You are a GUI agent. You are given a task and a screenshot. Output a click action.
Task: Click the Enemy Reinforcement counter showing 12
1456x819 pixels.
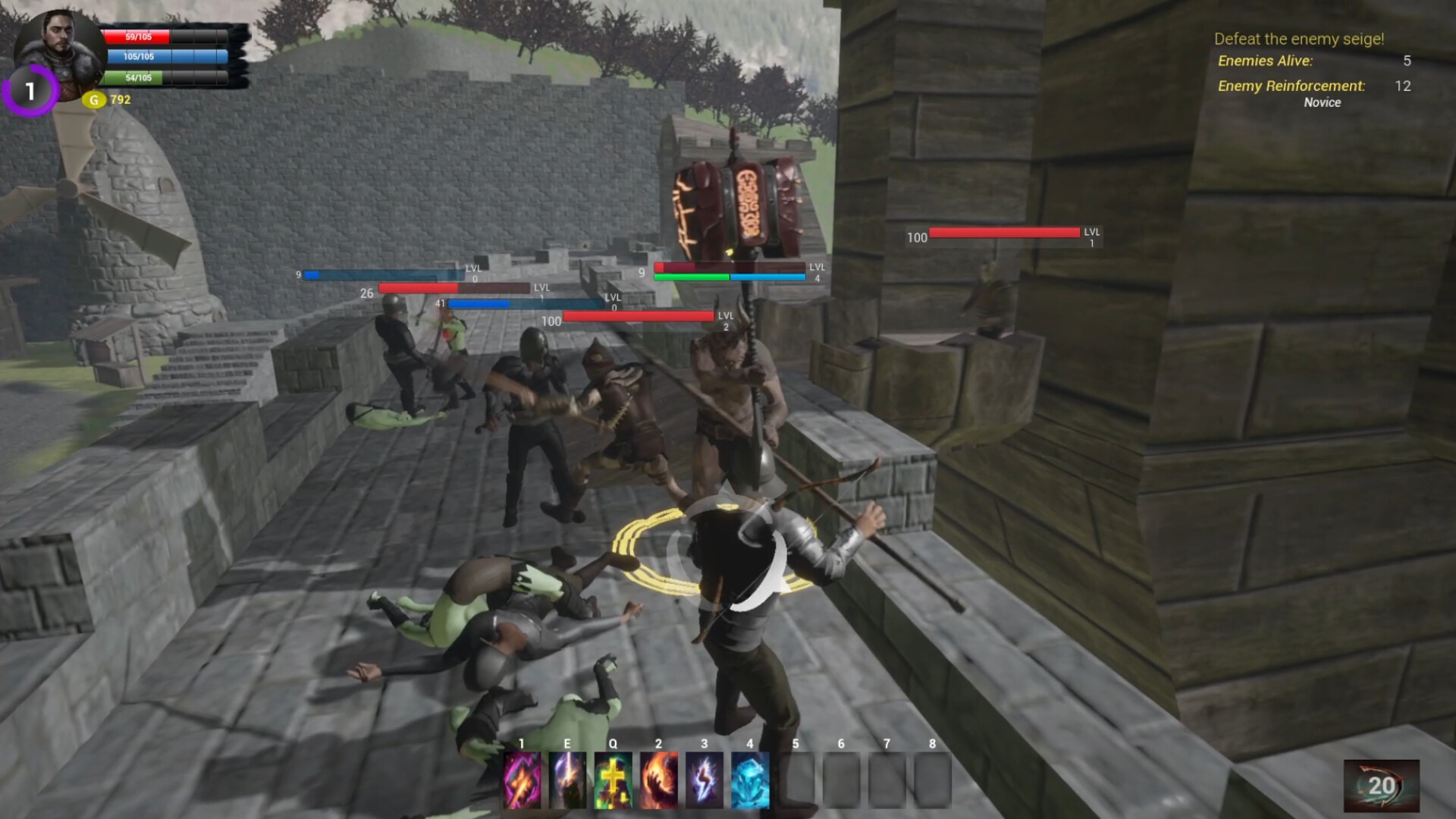[1402, 86]
